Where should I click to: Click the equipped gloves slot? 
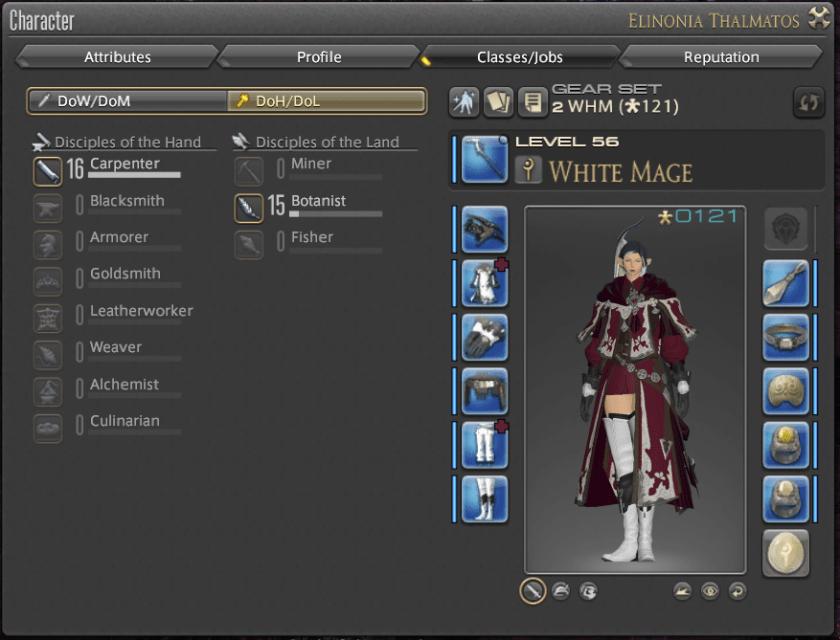click(484, 337)
